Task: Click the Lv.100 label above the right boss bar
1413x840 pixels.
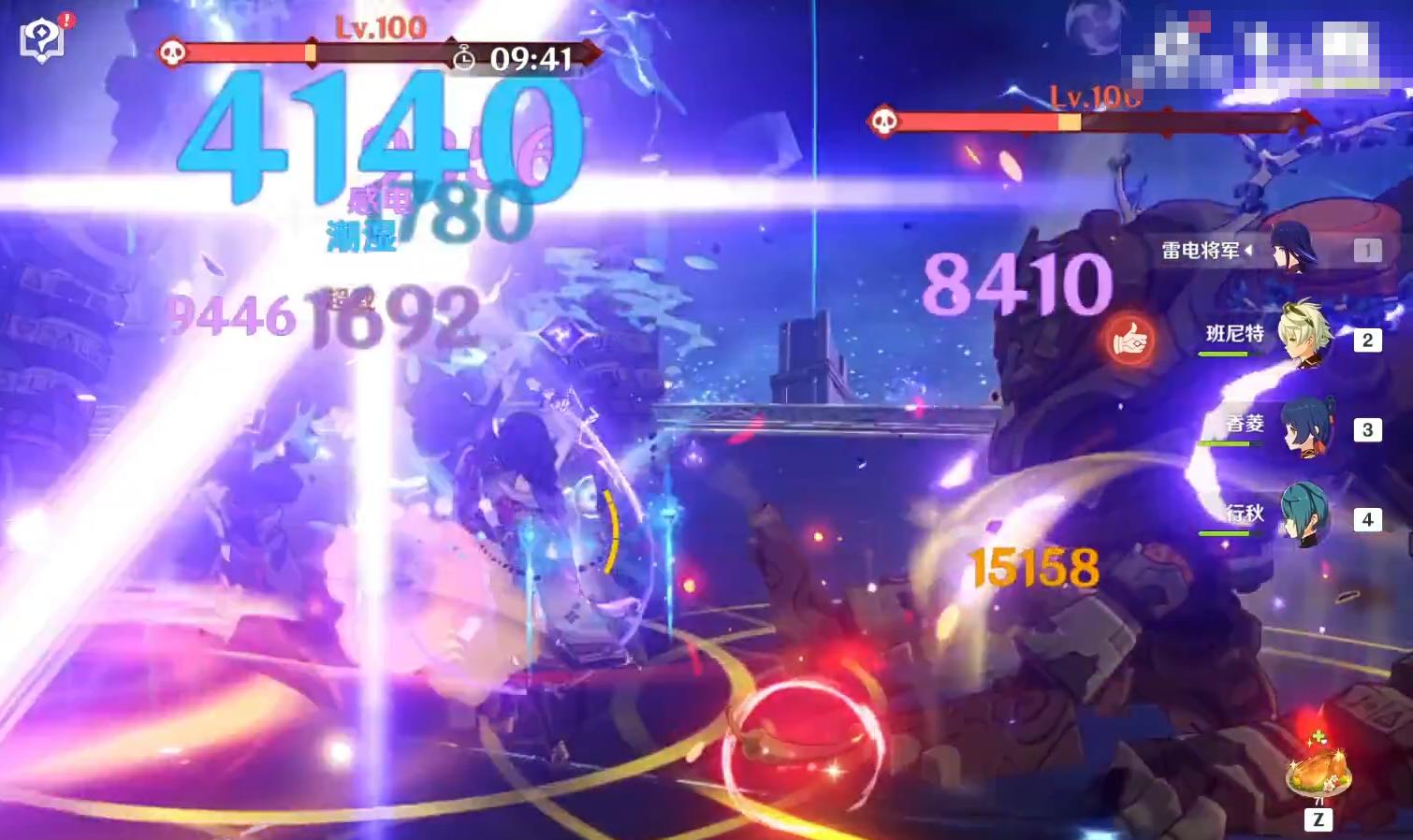Action: pos(1095,94)
